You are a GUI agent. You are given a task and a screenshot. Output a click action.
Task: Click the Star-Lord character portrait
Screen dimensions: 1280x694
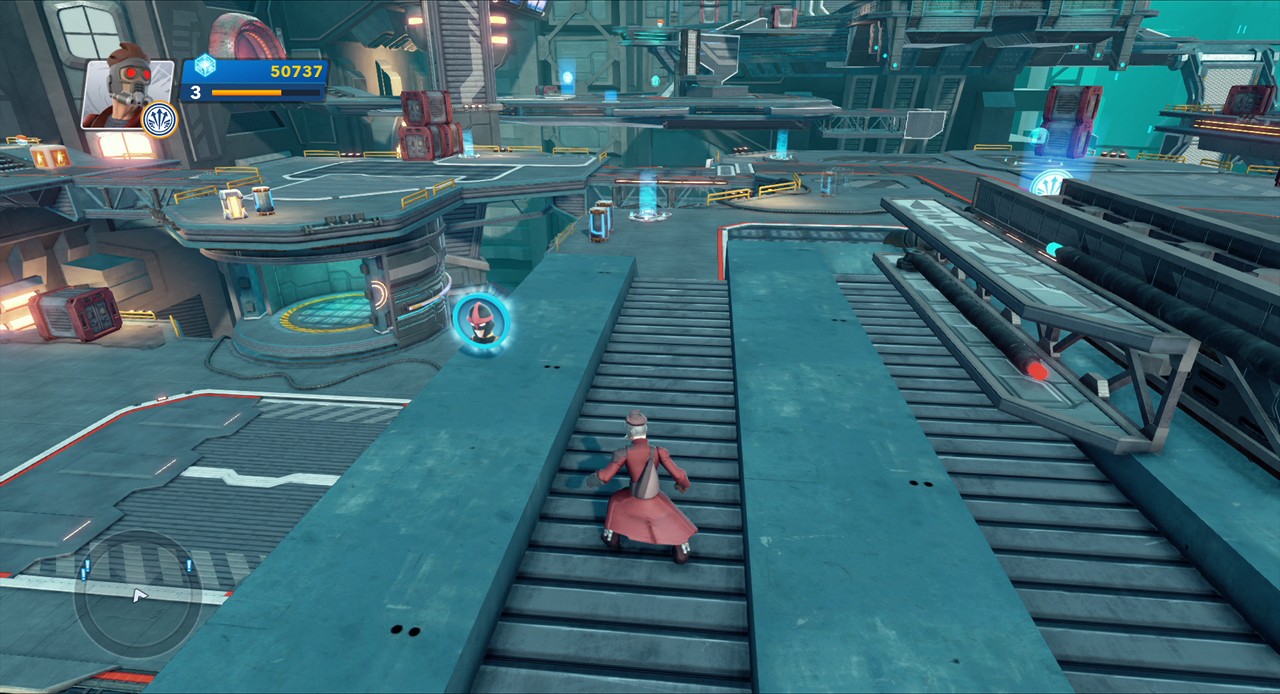click(126, 90)
